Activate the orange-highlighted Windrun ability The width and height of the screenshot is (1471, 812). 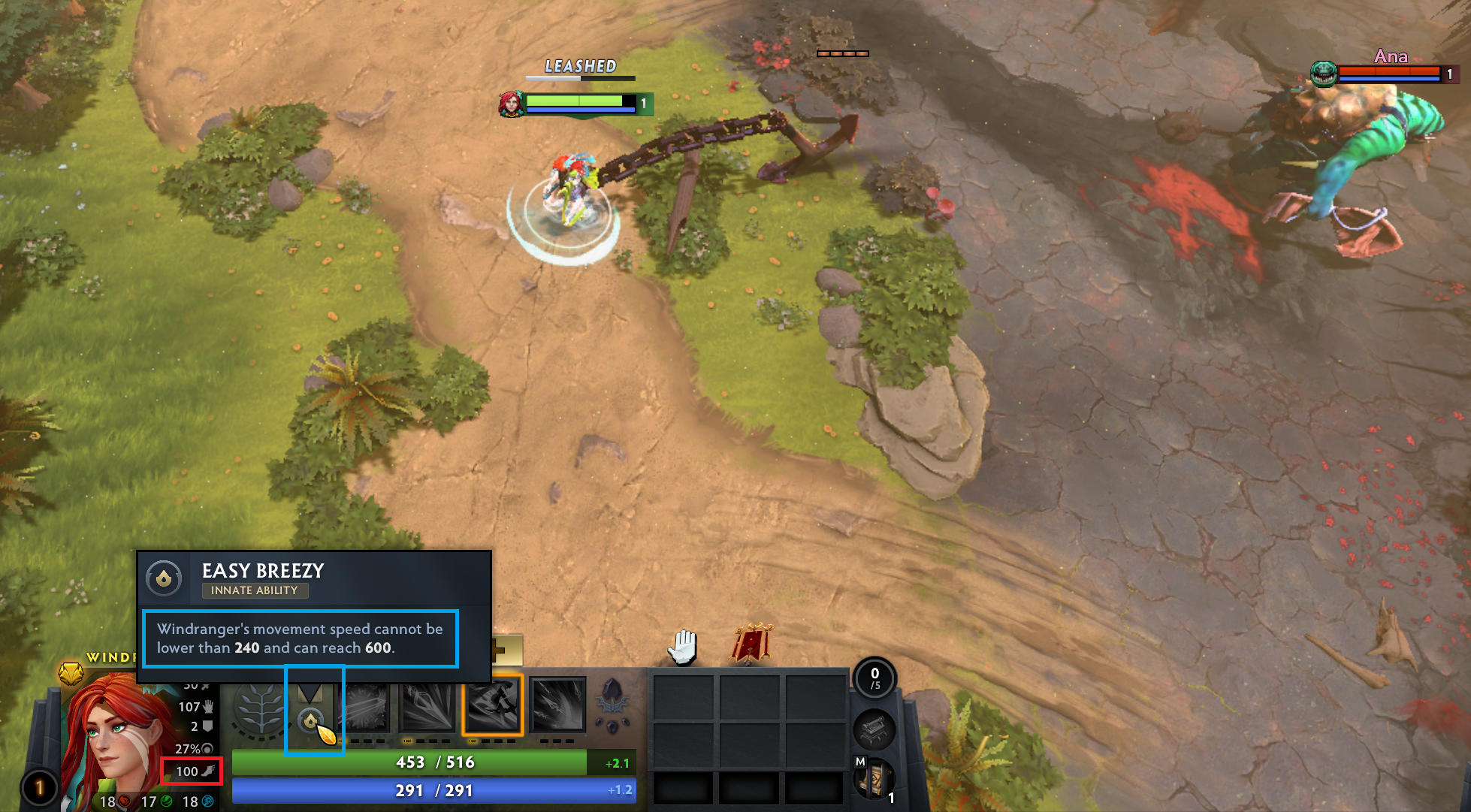[493, 705]
